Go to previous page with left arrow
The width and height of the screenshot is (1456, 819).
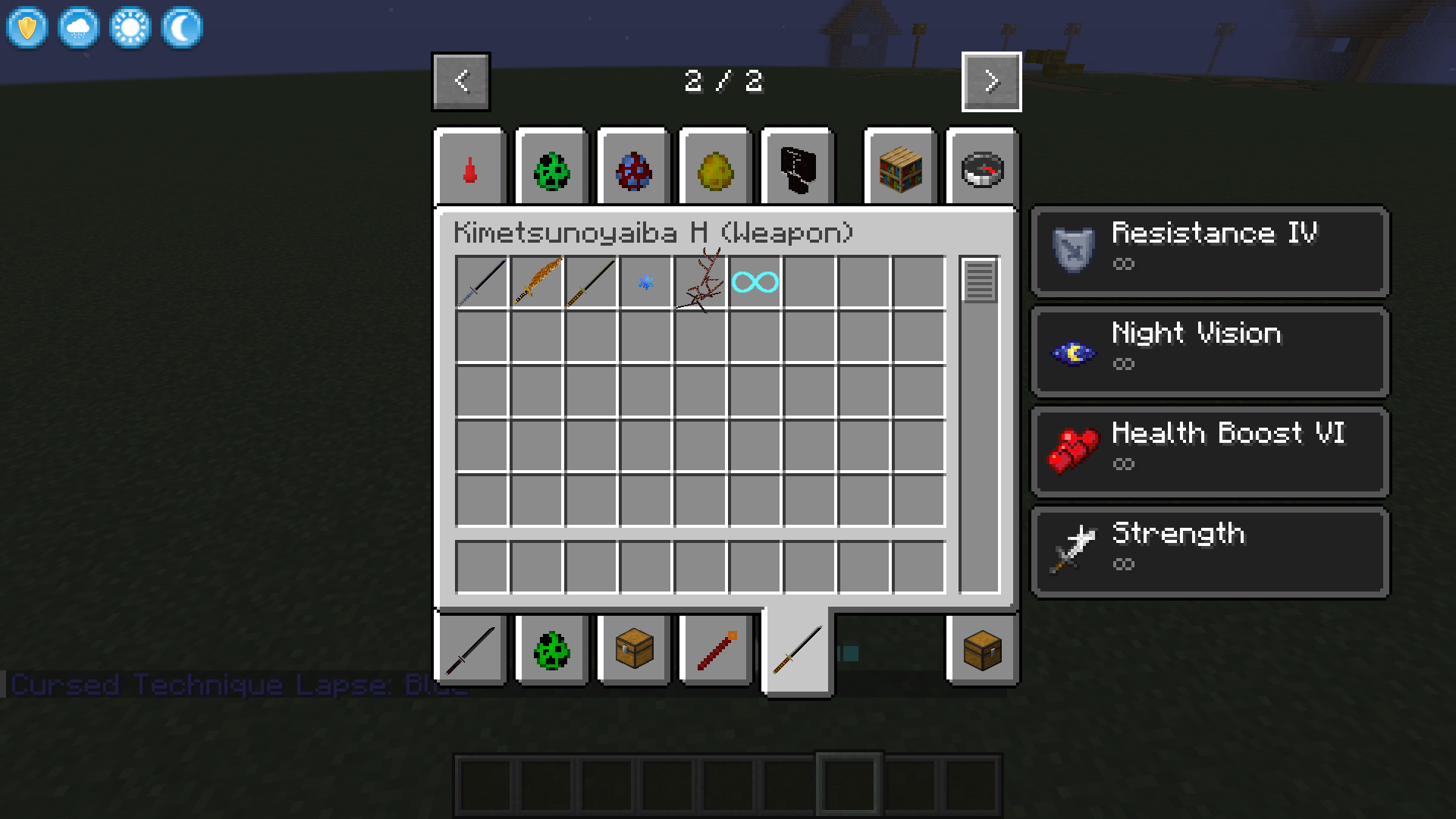point(460,82)
